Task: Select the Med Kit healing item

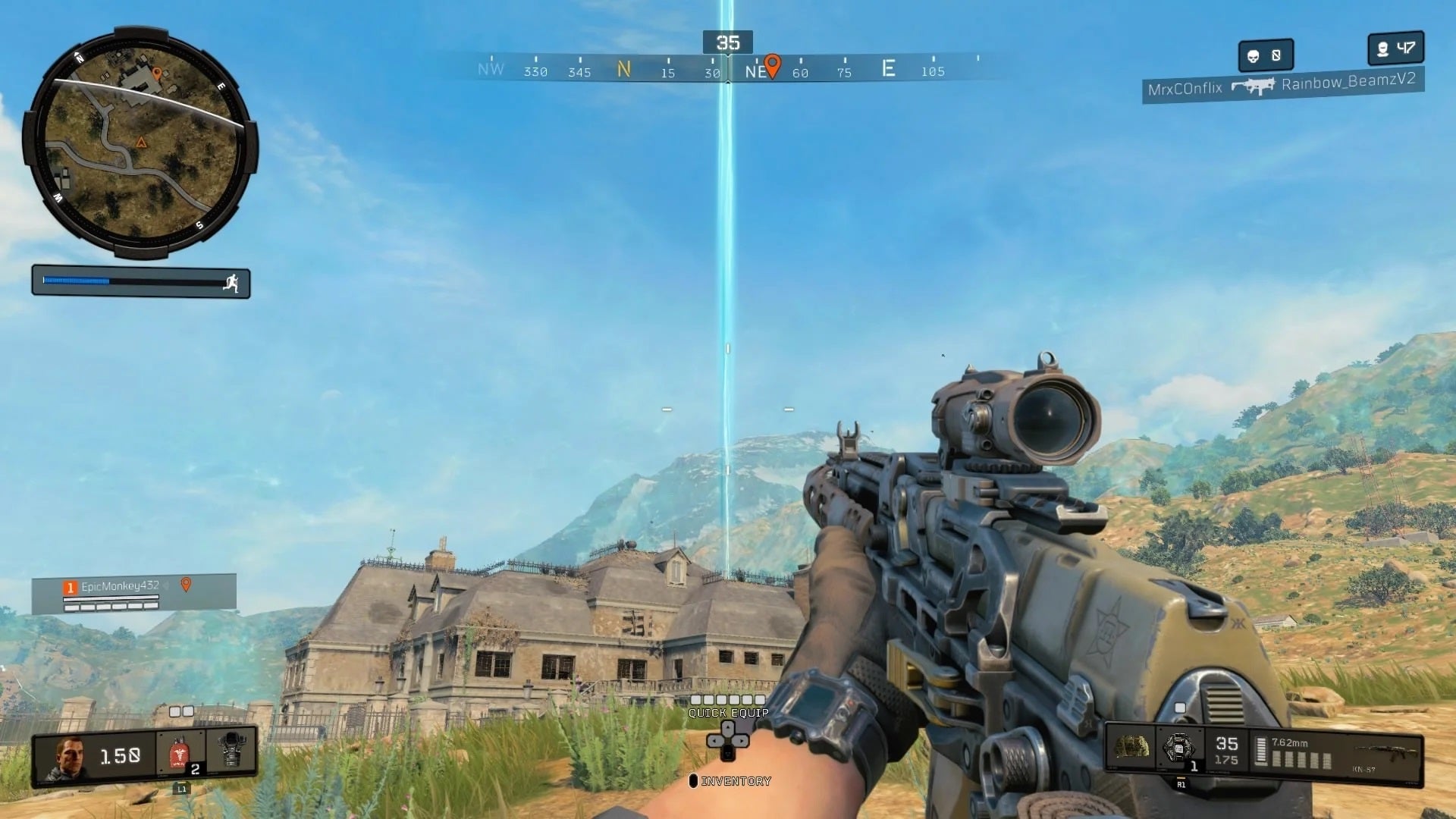Action: (x=178, y=752)
